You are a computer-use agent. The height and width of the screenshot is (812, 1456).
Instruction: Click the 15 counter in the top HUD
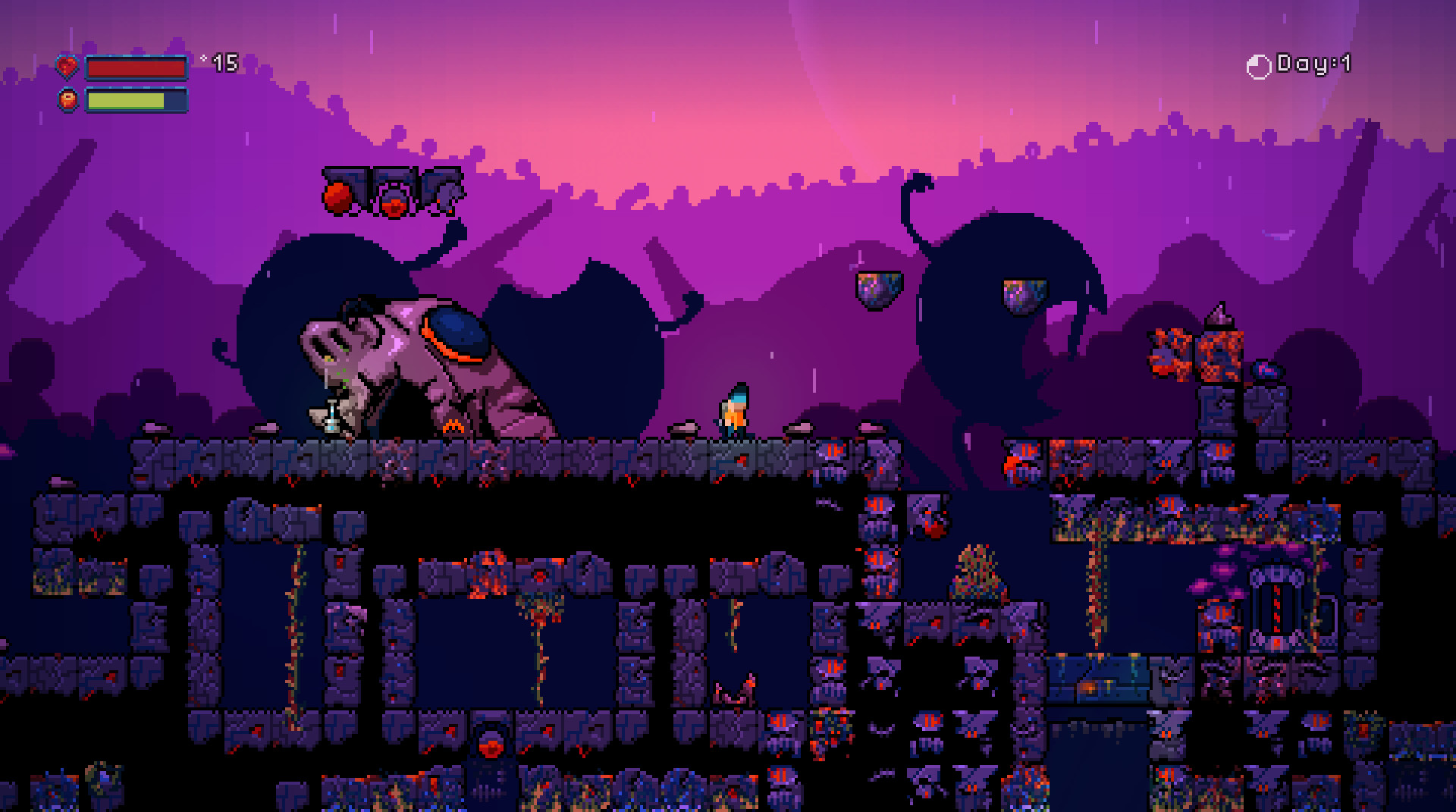[x=225, y=62]
